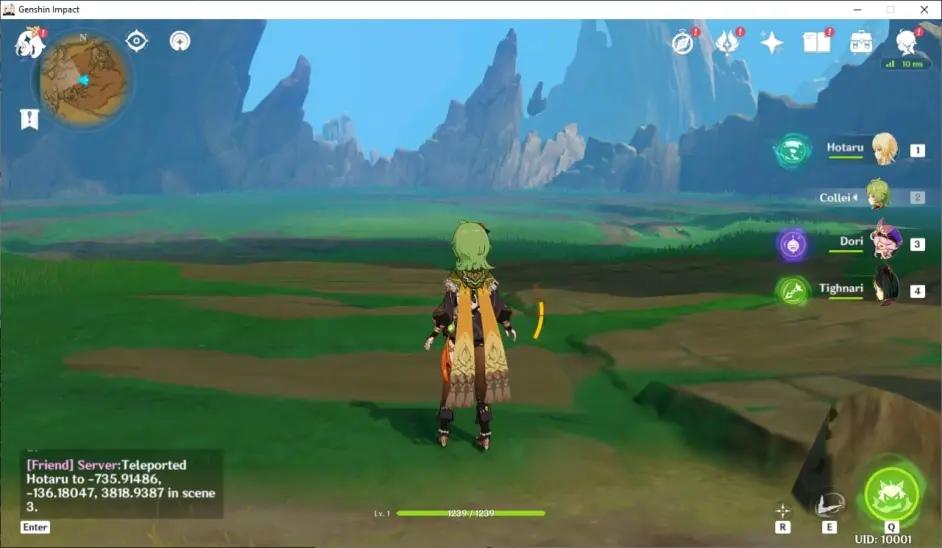Open the Paimon menu

click(29, 42)
